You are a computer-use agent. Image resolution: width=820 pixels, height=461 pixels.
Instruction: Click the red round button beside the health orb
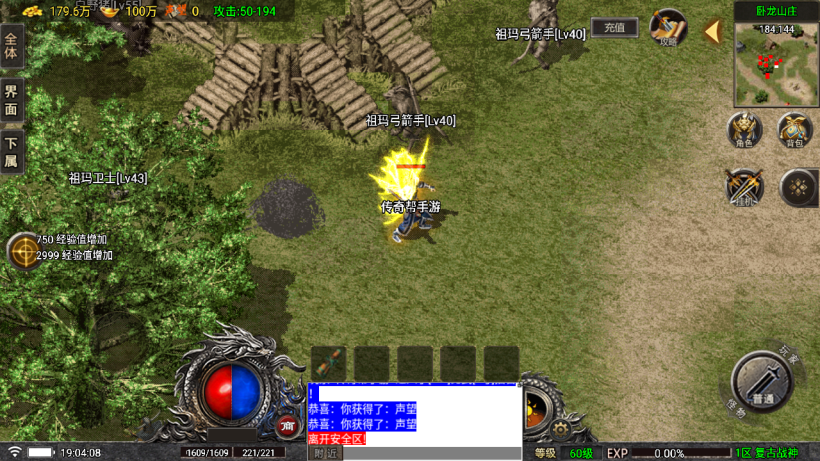tap(288, 426)
